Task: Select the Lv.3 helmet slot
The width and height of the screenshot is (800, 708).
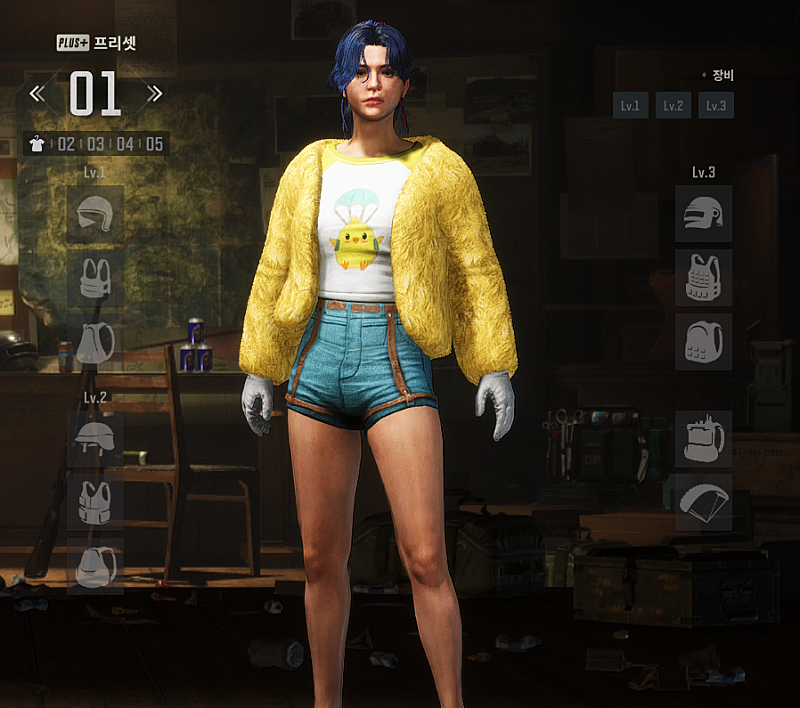Action: 703,213
